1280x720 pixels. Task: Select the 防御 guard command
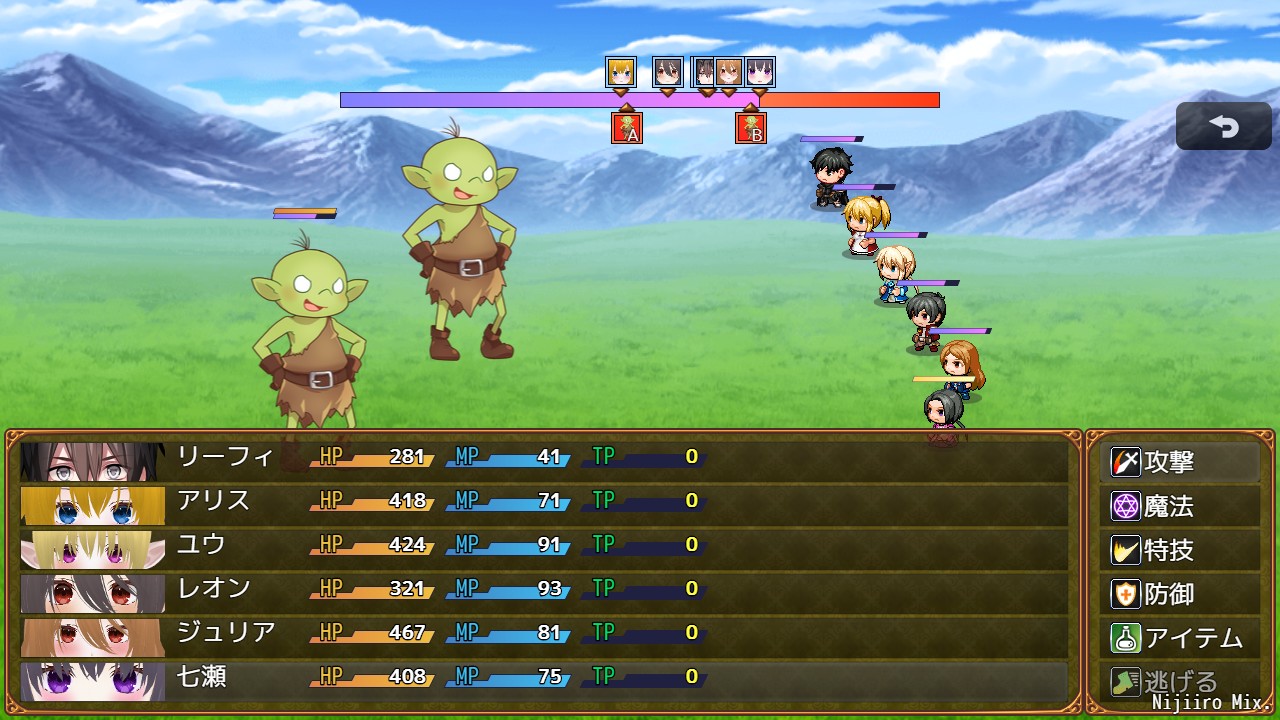[1180, 595]
